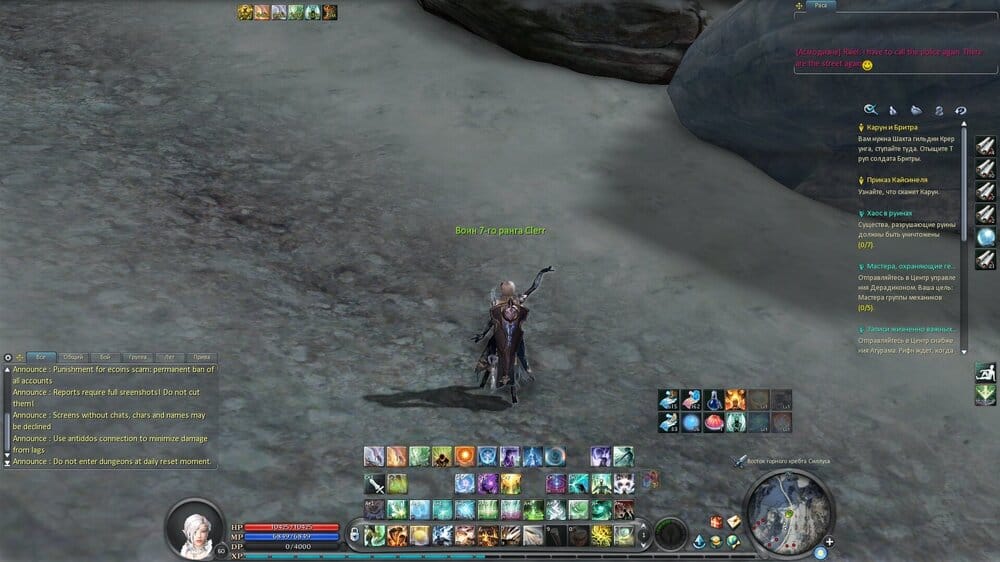
Task: Select the Бой chat tab
Action: (x=104, y=357)
